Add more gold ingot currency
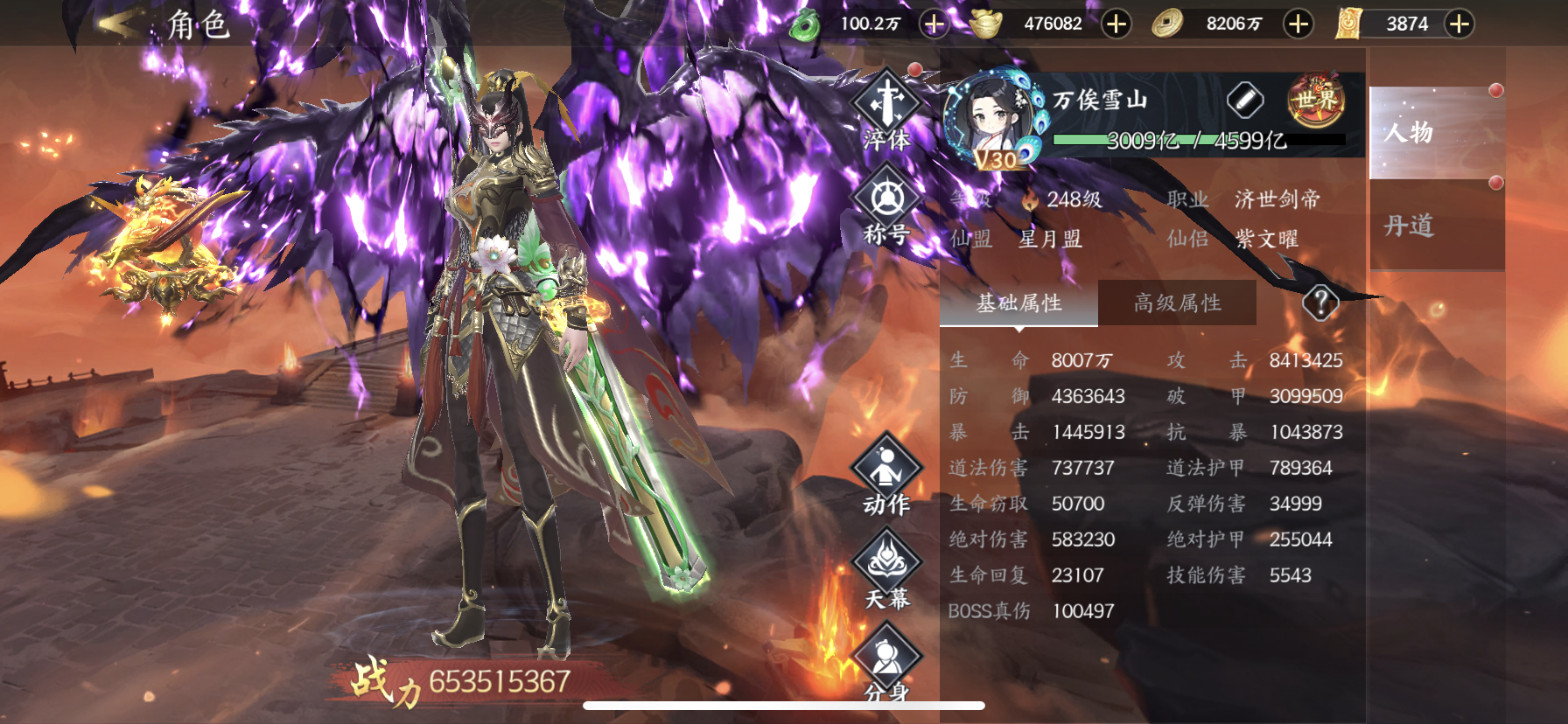Viewport: 1568px width, 724px height. tap(1116, 24)
